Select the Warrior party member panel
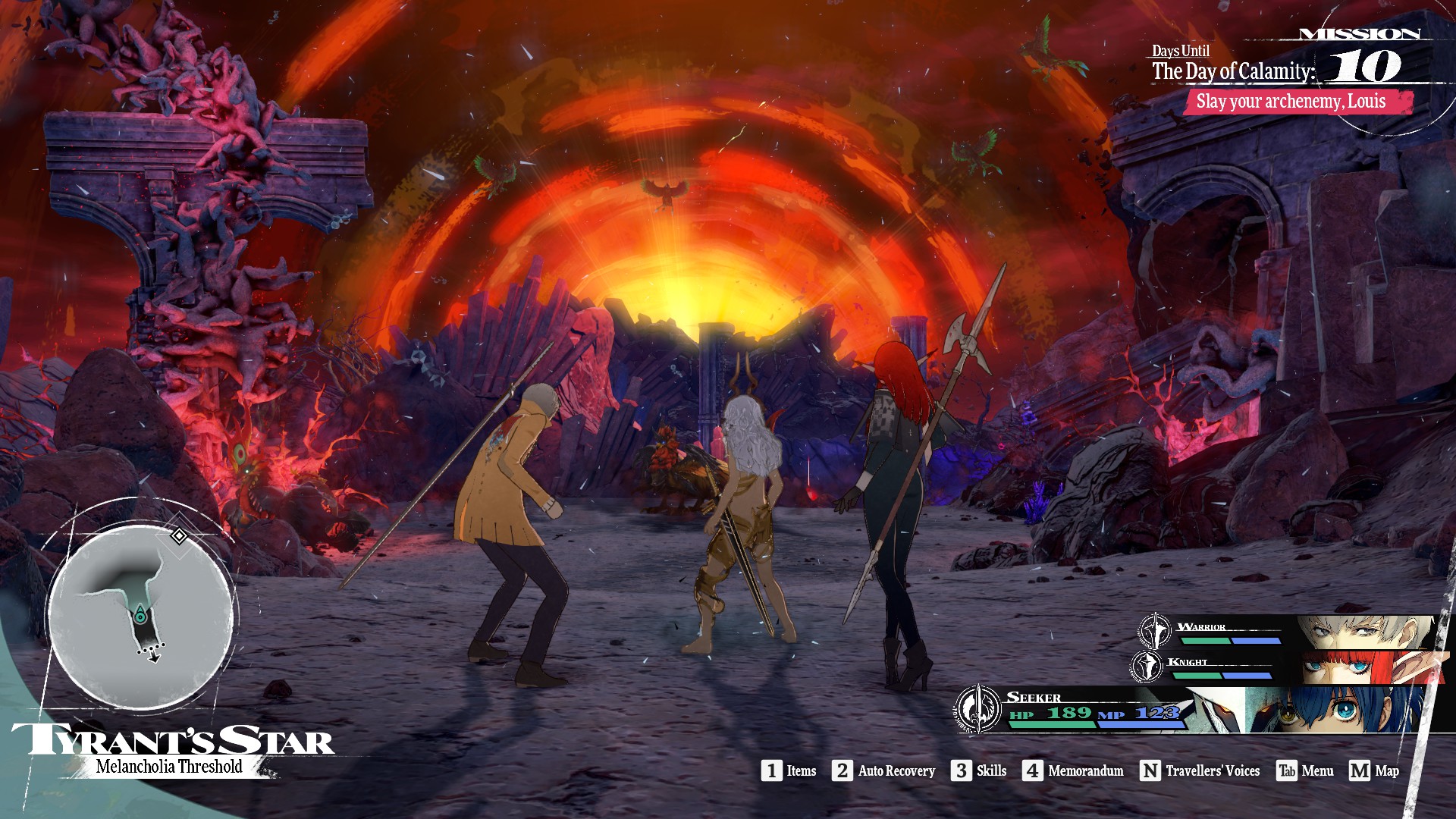 click(x=1289, y=631)
